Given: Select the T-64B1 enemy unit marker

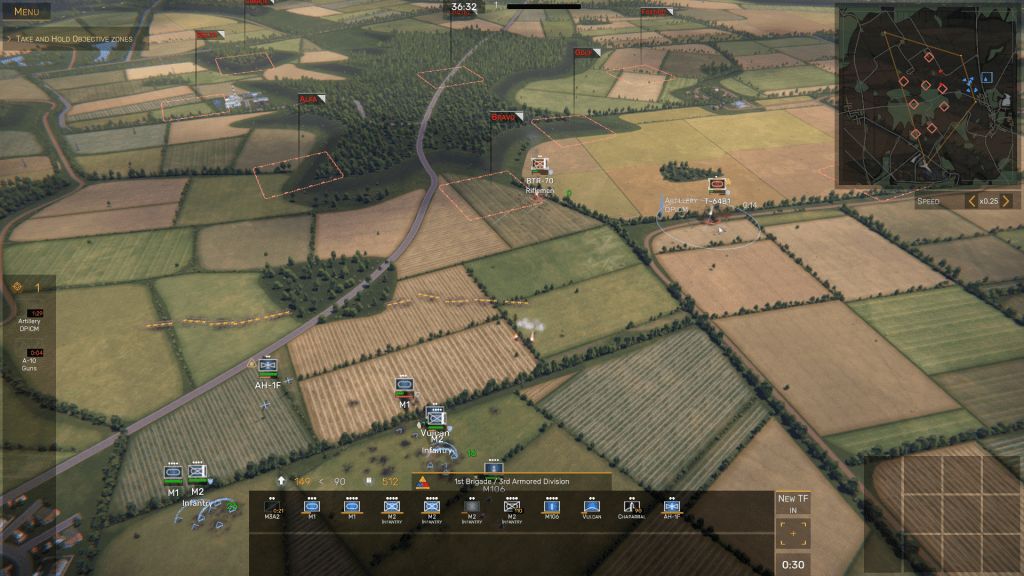Looking at the screenshot, I should [x=716, y=186].
